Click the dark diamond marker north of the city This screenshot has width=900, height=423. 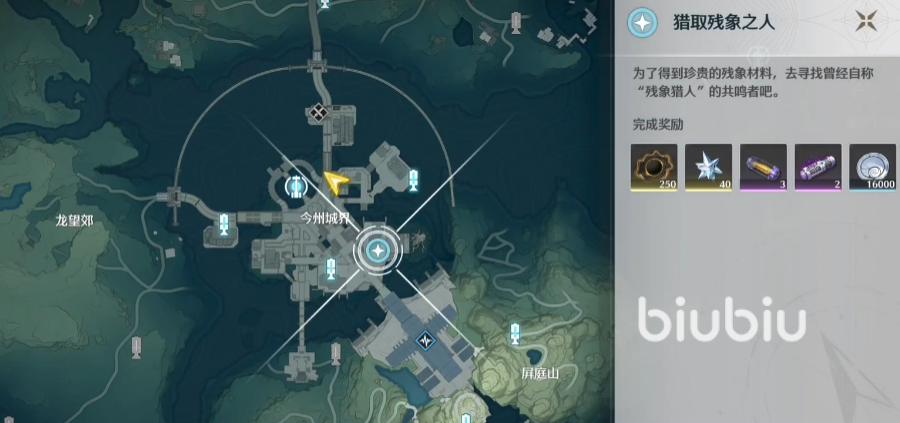point(319,113)
